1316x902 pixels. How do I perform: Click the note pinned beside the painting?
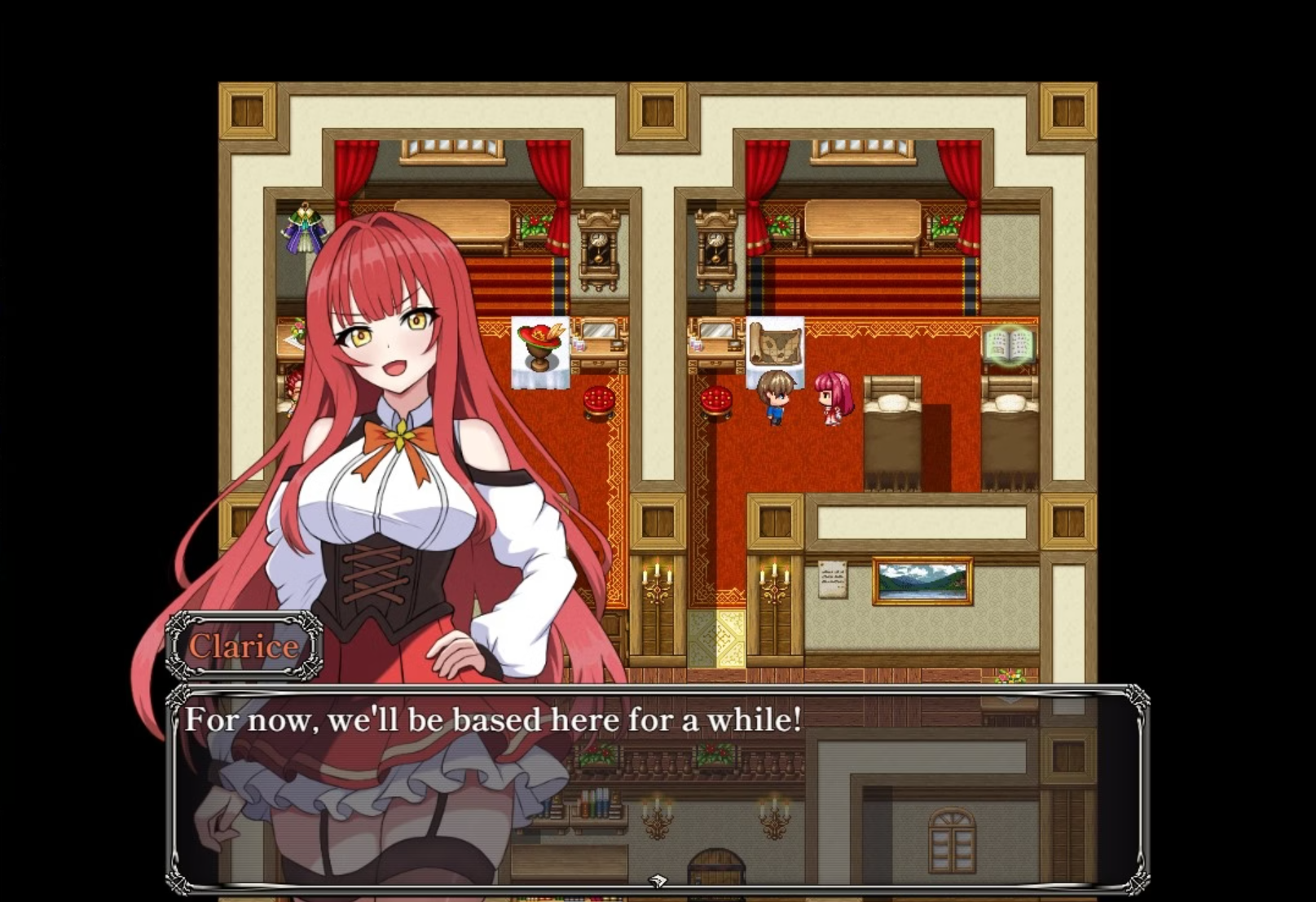[833, 579]
